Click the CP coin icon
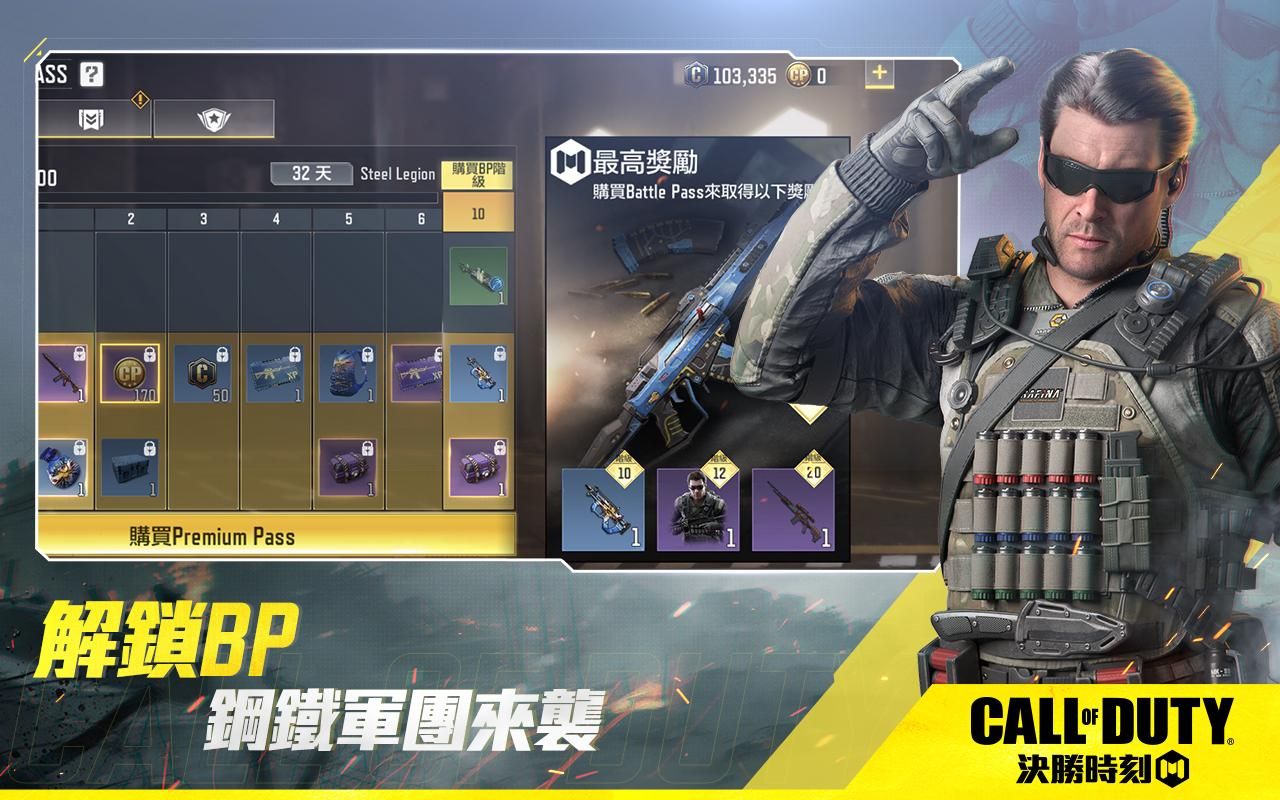This screenshot has height=800, width=1280. [x=798, y=75]
